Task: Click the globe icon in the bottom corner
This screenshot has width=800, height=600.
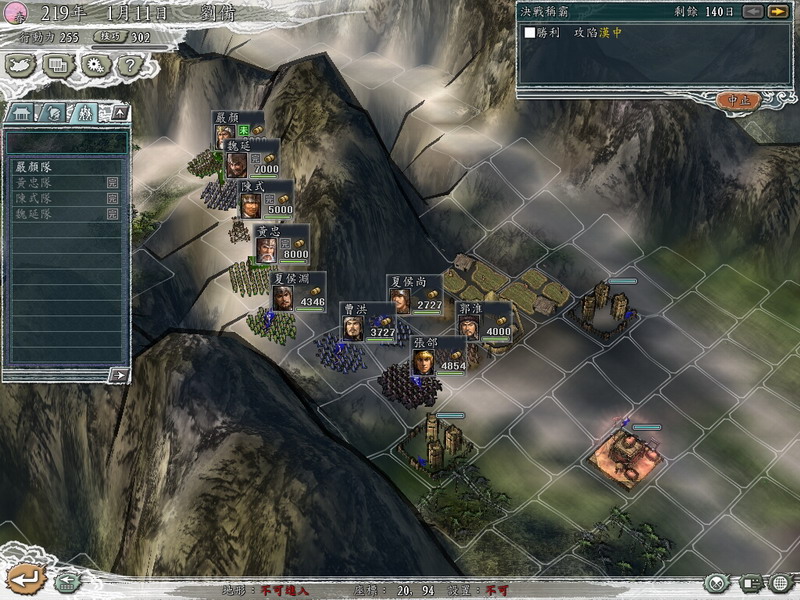Action: [x=780, y=583]
